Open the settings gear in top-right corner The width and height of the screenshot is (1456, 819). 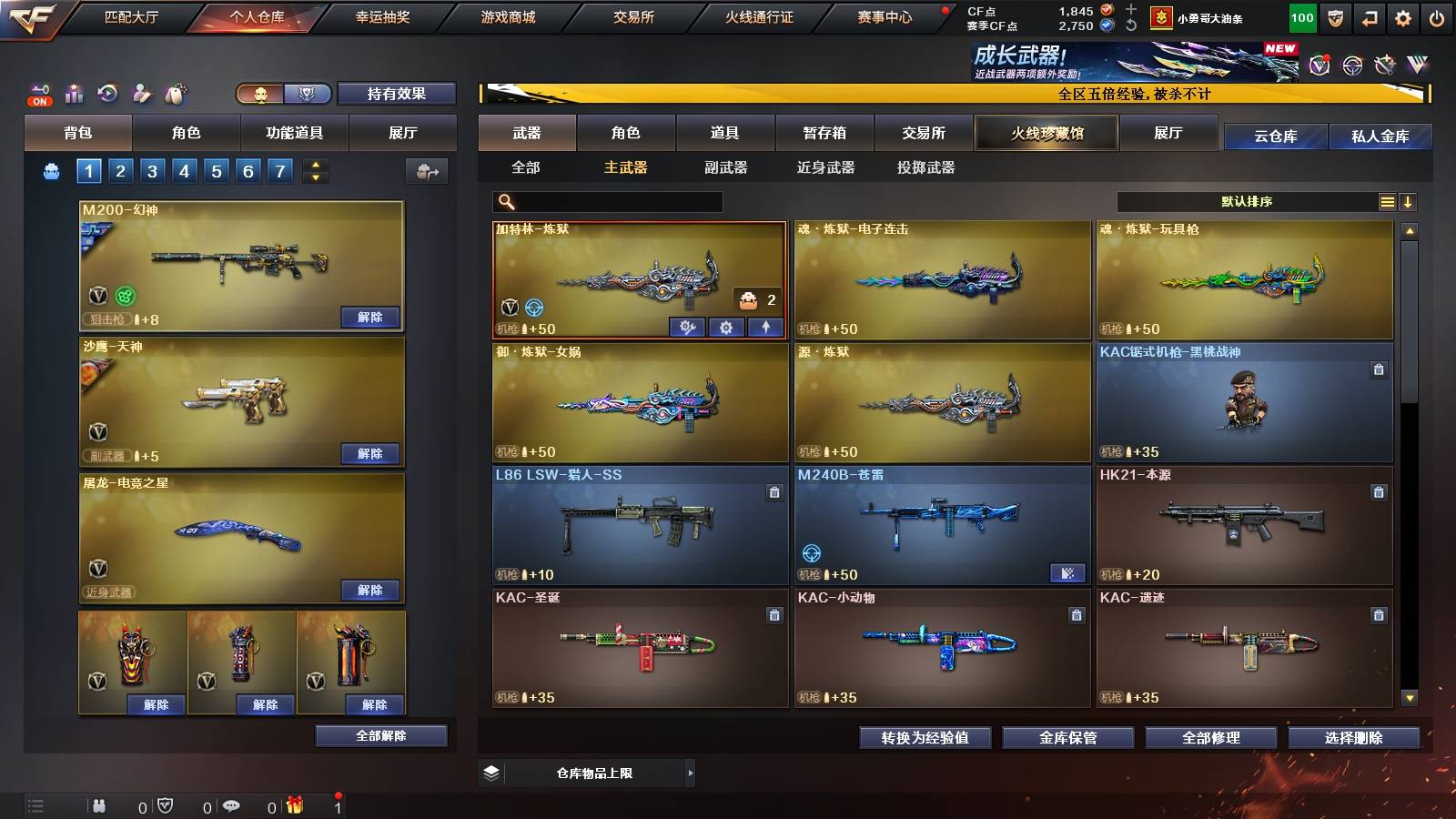[1403, 15]
